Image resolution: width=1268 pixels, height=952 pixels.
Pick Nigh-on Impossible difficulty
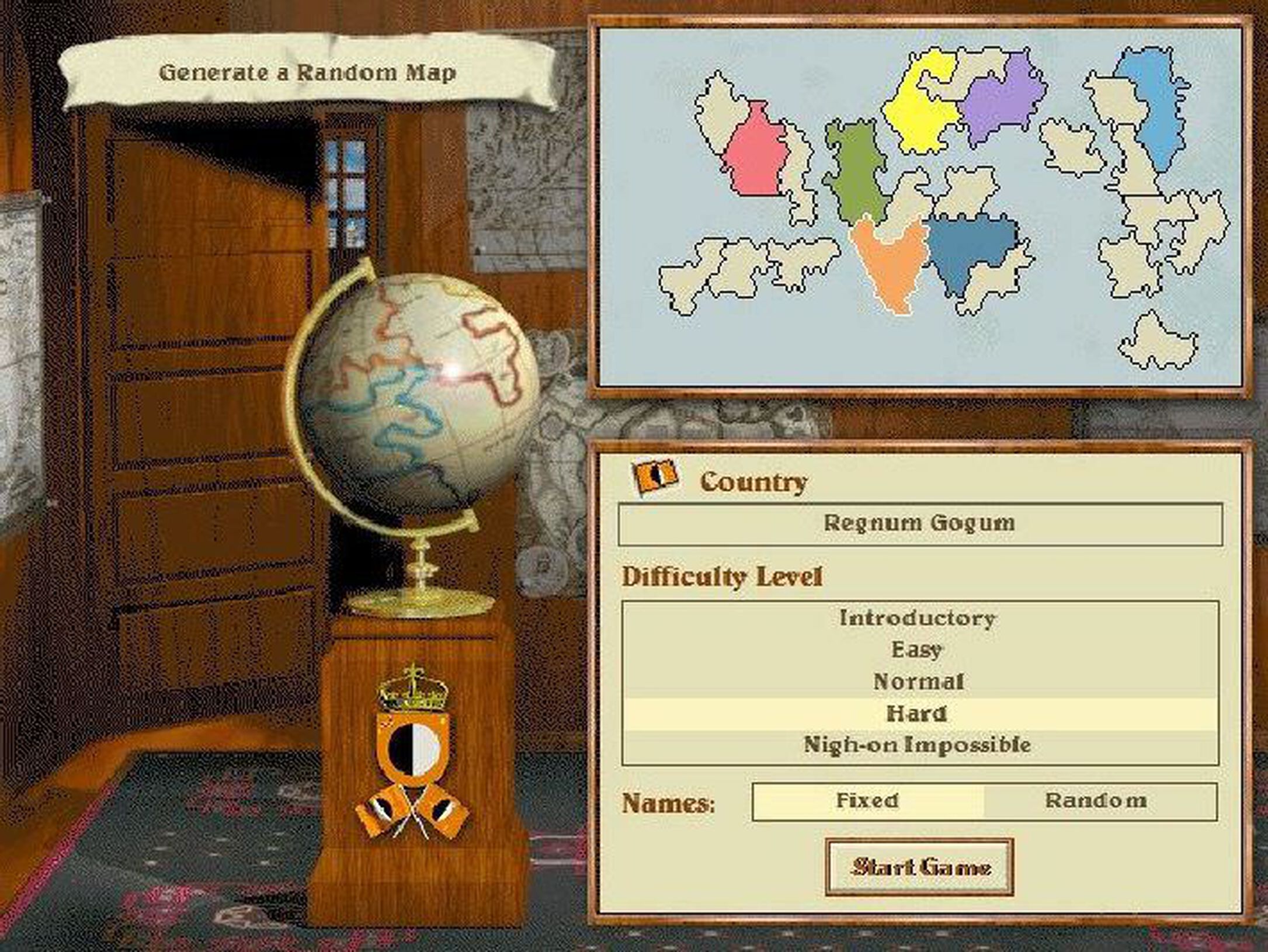tap(920, 744)
